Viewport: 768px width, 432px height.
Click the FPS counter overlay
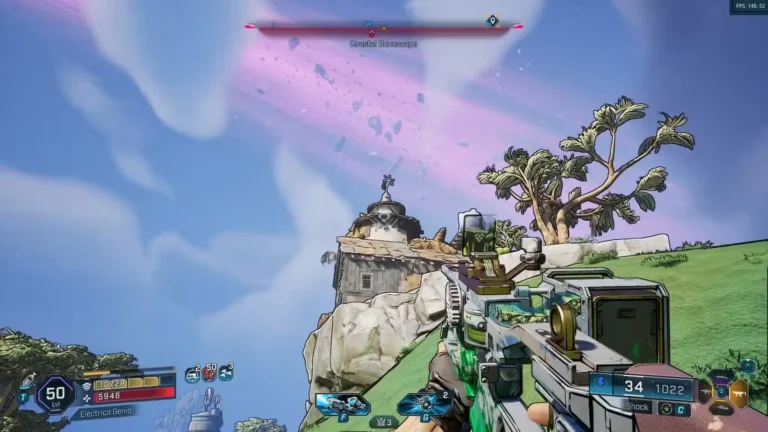tap(748, 6)
